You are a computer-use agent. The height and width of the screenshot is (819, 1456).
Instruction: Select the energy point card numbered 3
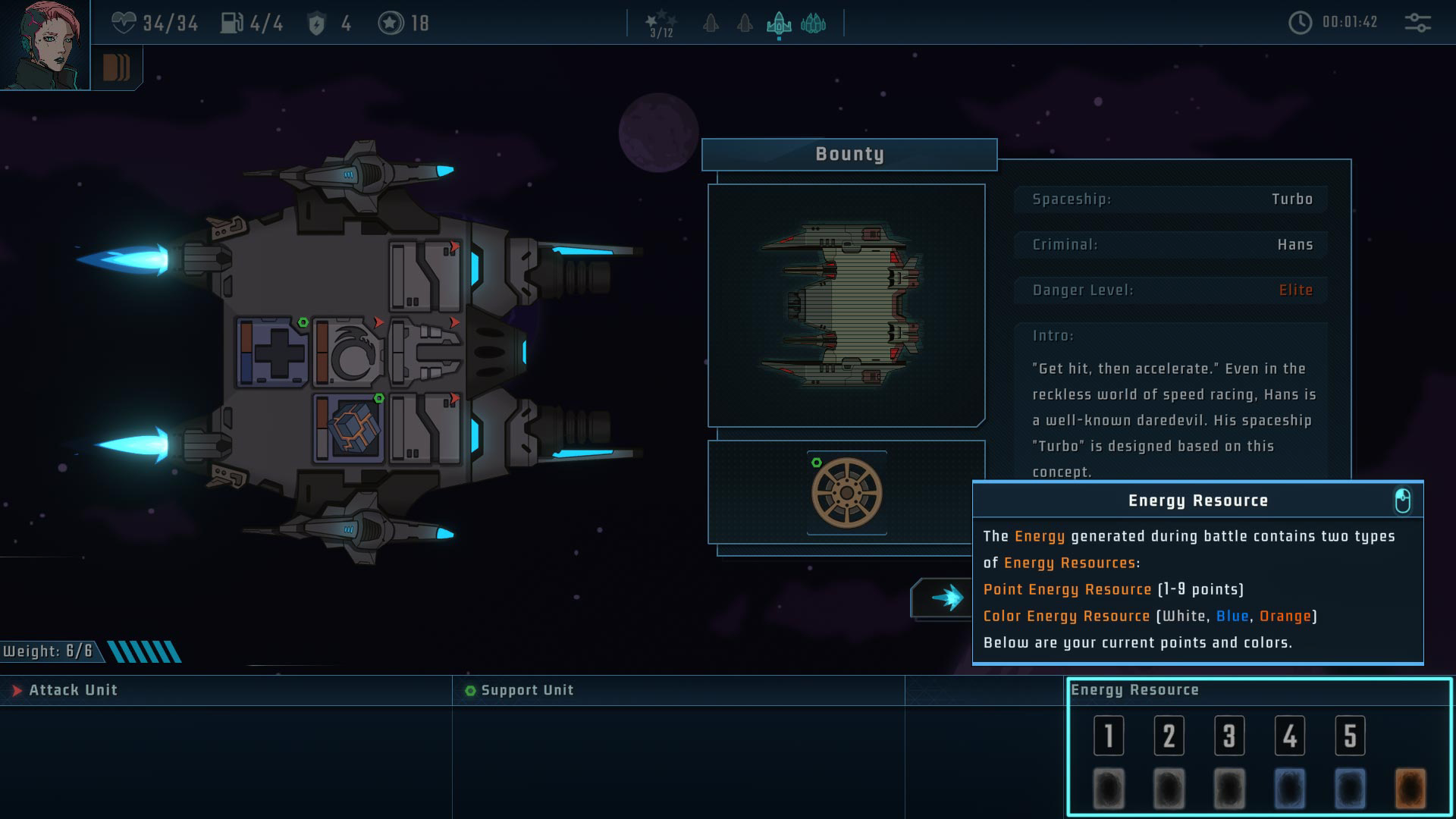pyautogui.click(x=1228, y=735)
